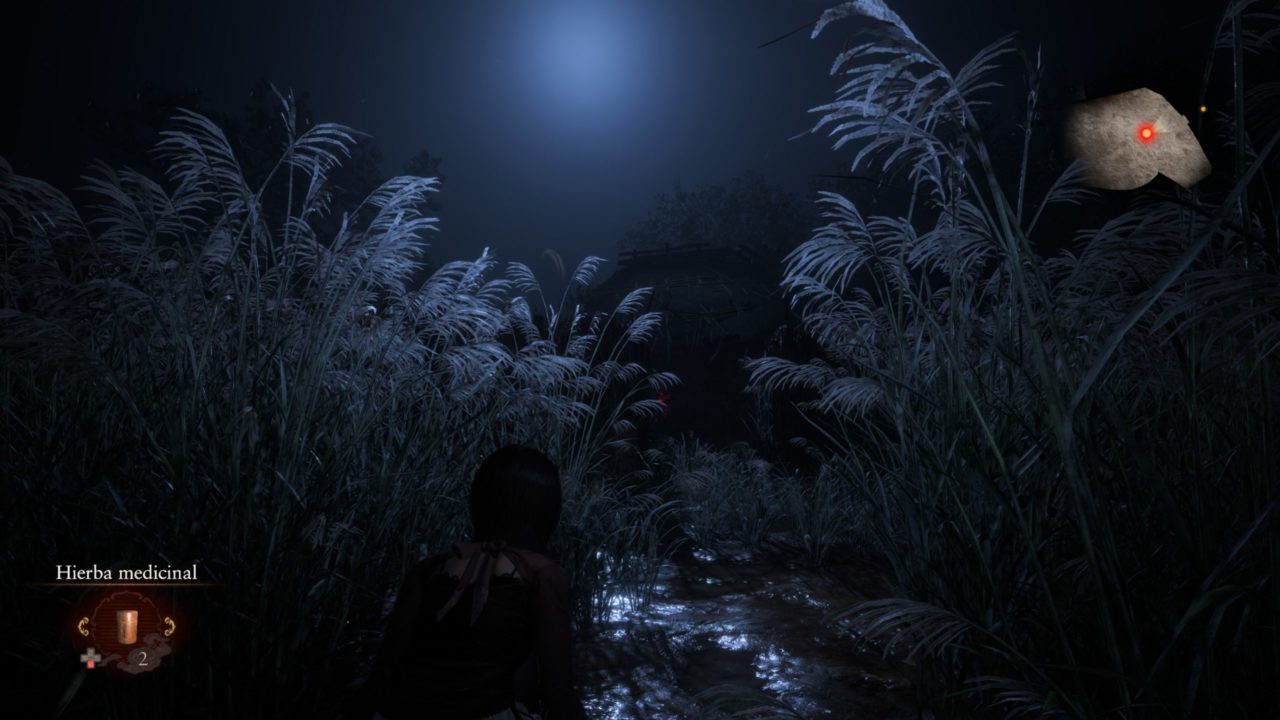The width and height of the screenshot is (1280, 720).
Task: Click the red player marker on minimap
Action: pyautogui.click(x=1146, y=132)
